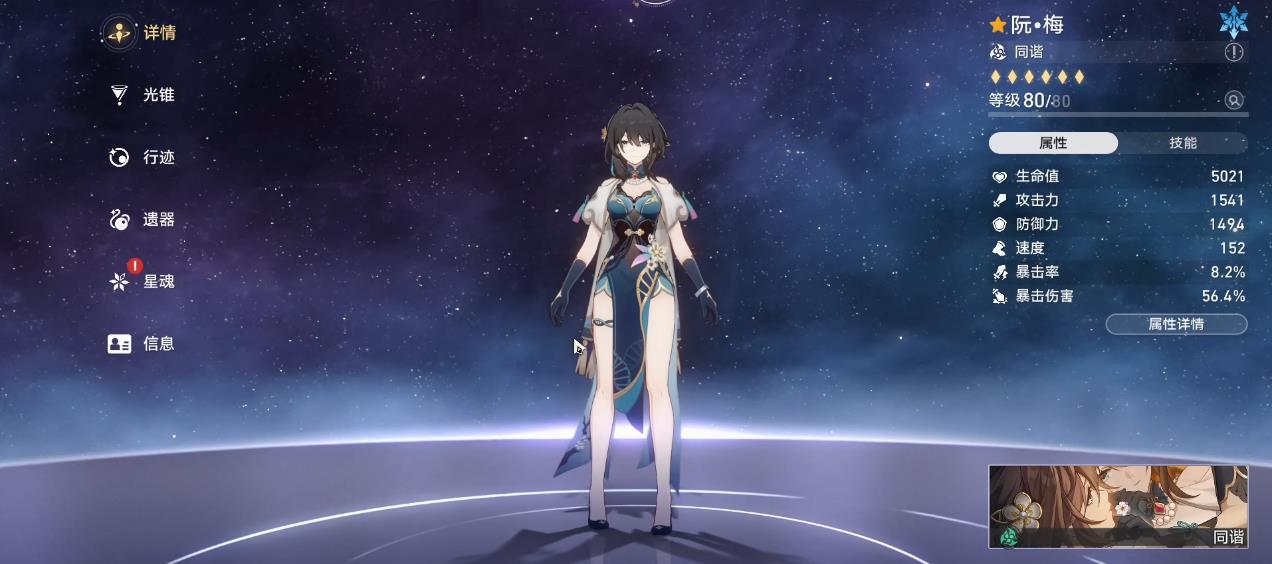Open the 详情 details menu entry
This screenshot has height=564, width=1272.
141,33
